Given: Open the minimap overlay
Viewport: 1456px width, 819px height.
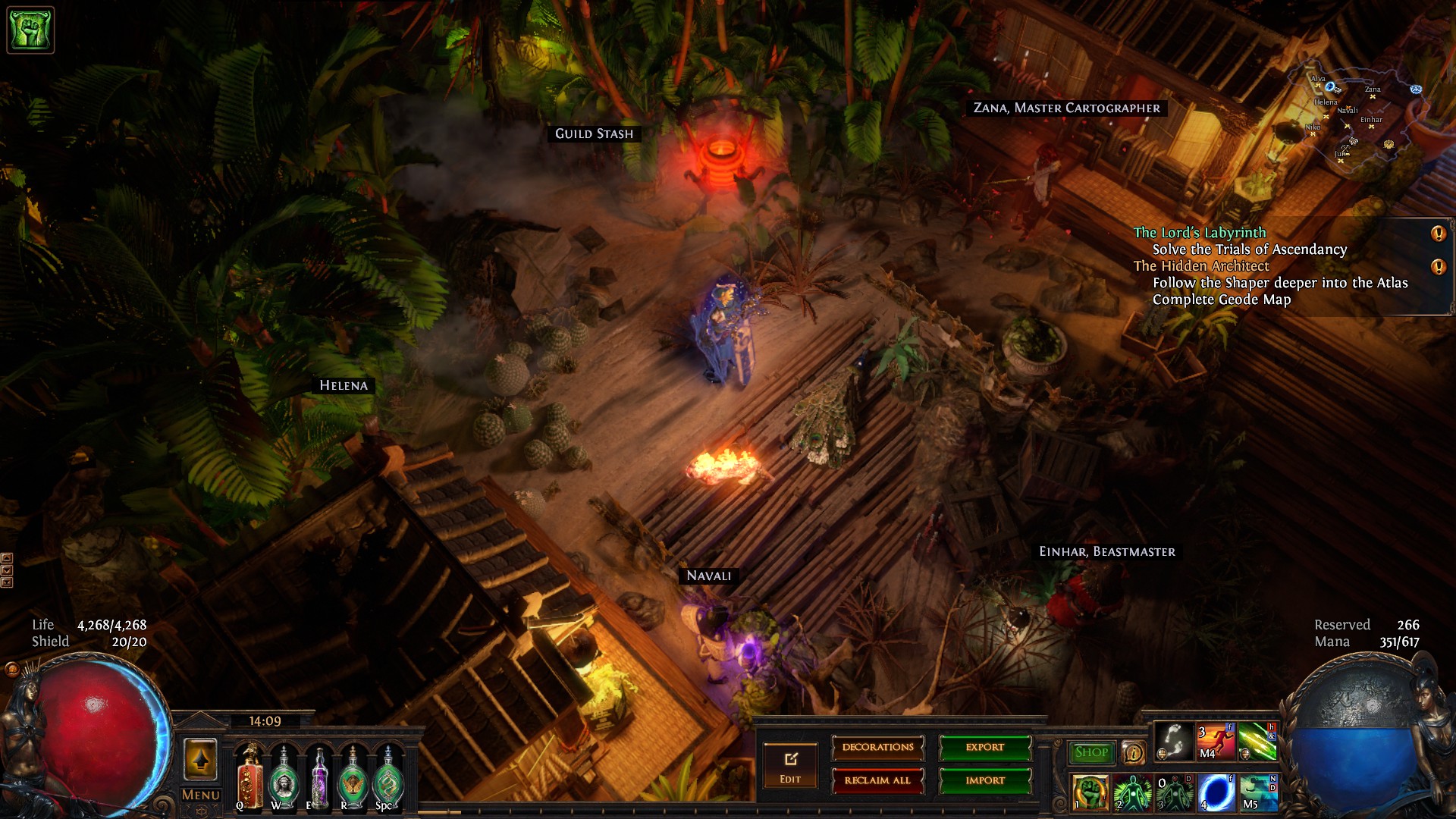Looking at the screenshot, I should pyautogui.click(x=1357, y=114).
